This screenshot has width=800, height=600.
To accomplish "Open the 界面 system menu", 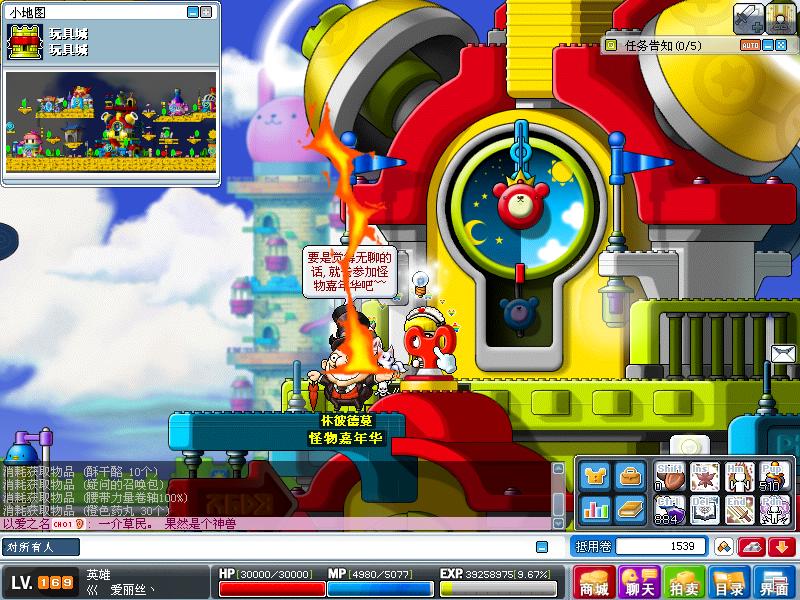I will click(x=774, y=582).
